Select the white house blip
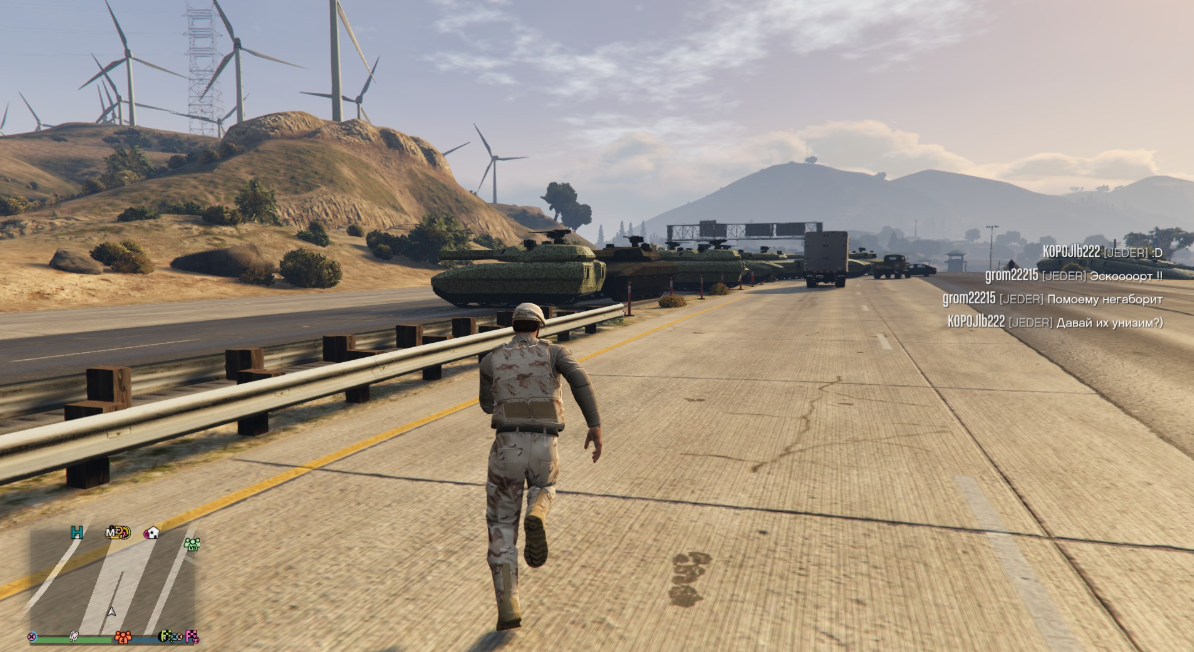The width and height of the screenshot is (1194, 652). coord(152,533)
